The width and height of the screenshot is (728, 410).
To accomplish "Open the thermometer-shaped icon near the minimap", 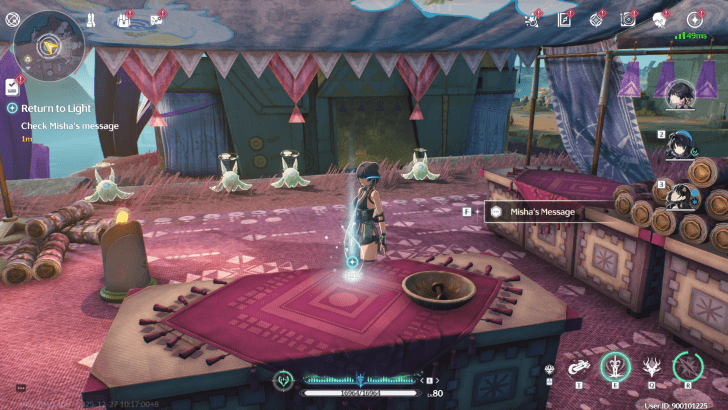I will click(x=90, y=18).
